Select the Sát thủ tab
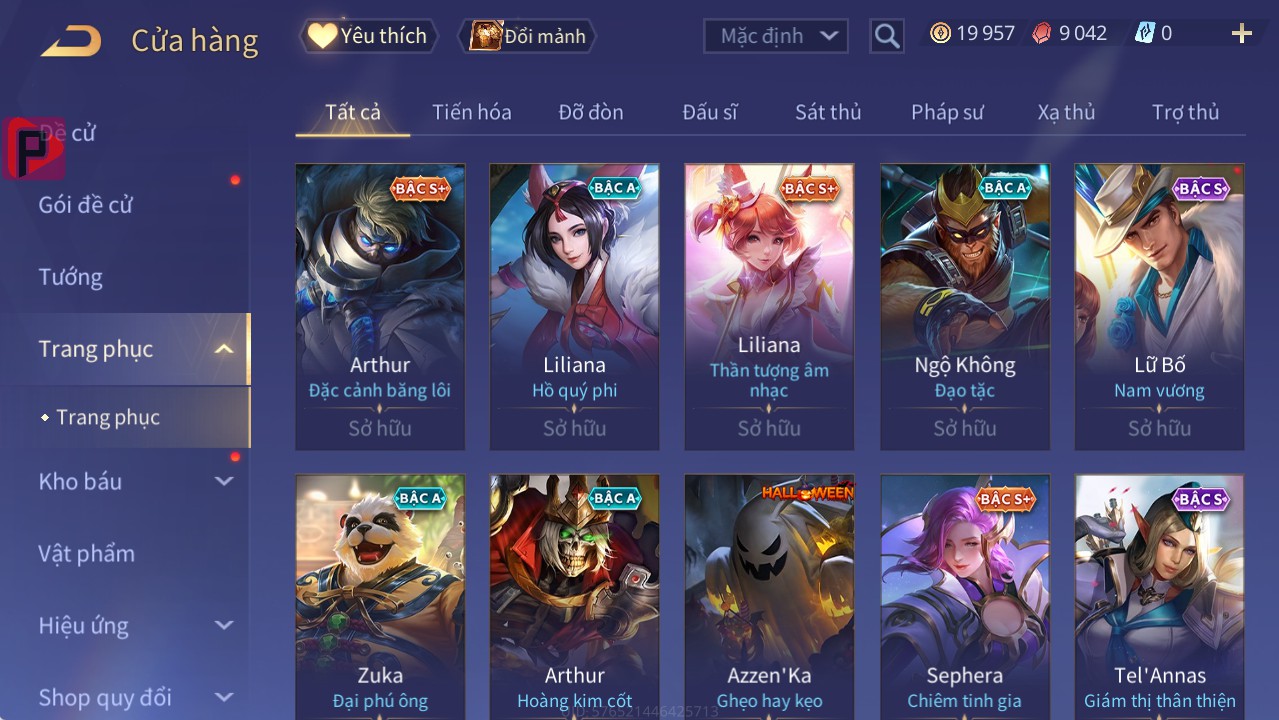 tap(827, 112)
